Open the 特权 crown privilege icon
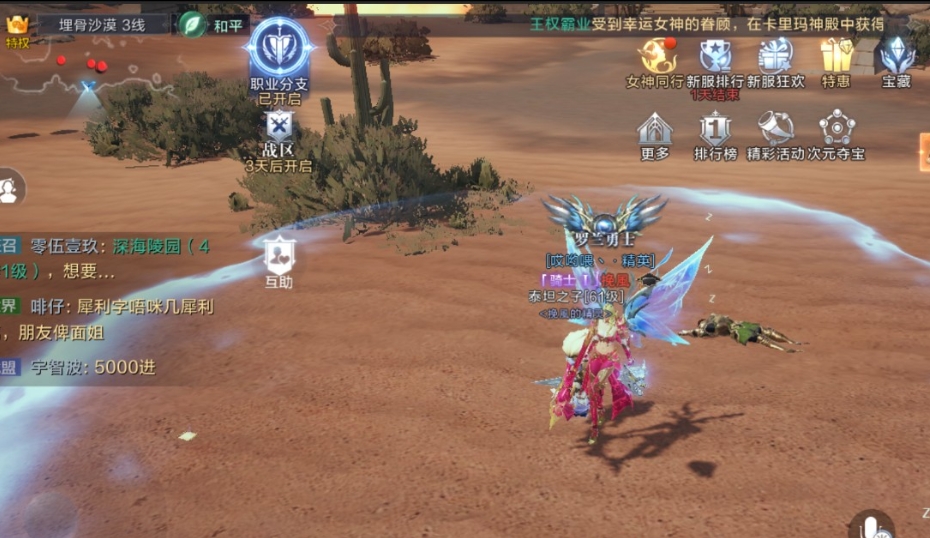Screen dimensions: 930x538 [x=17, y=28]
